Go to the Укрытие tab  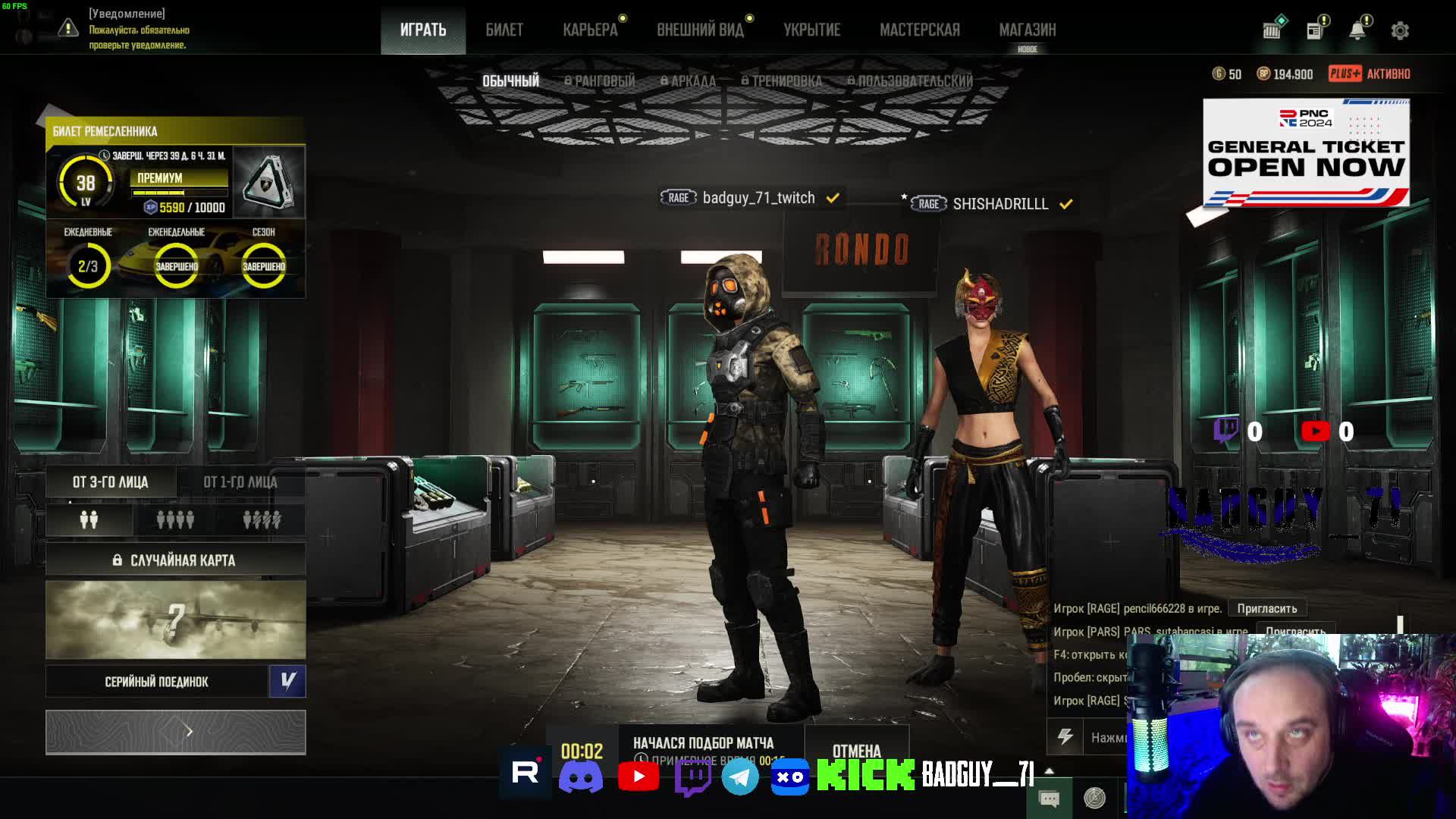[x=811, y=30]
